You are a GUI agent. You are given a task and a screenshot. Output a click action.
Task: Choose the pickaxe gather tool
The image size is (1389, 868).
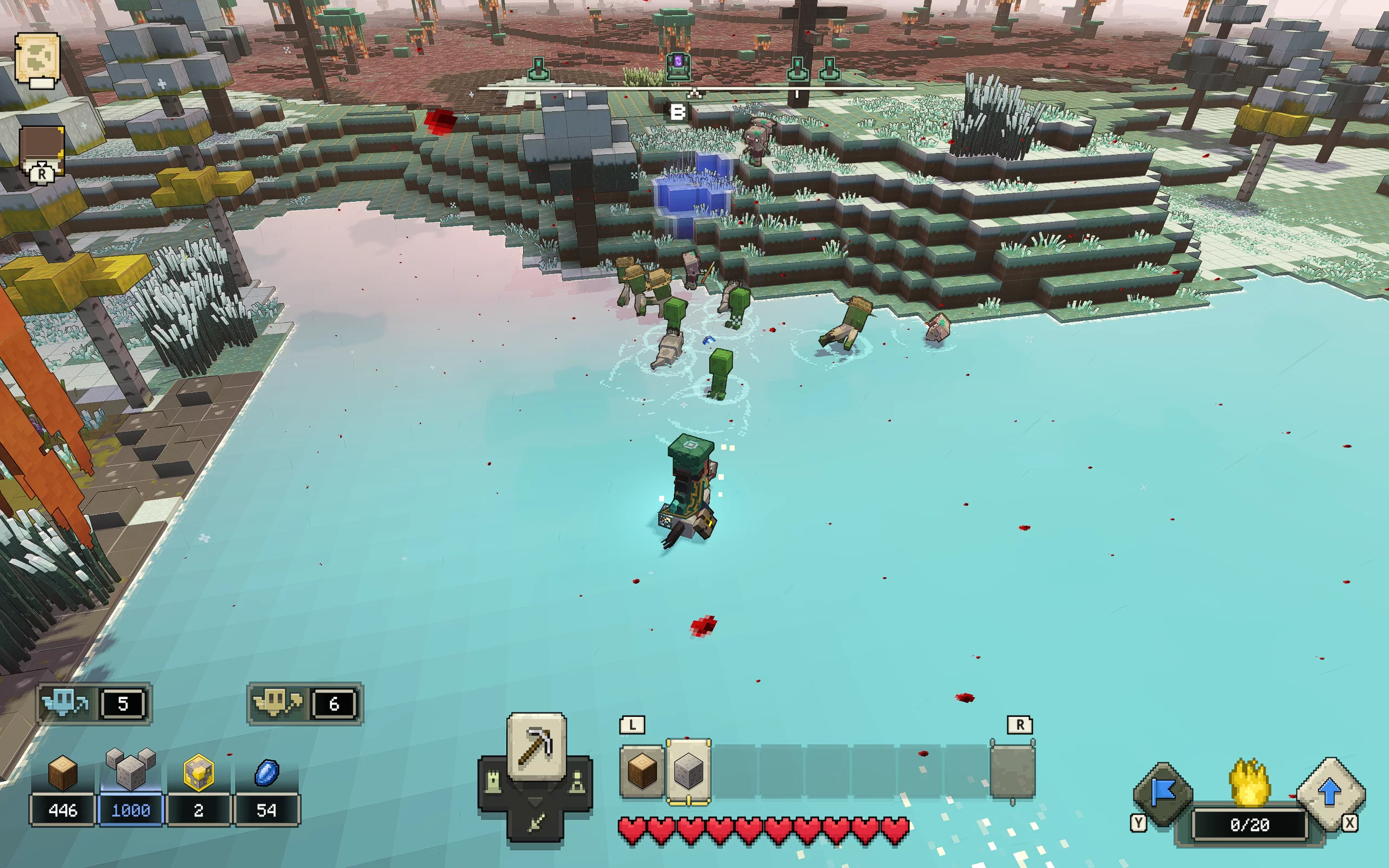point(536,746)
